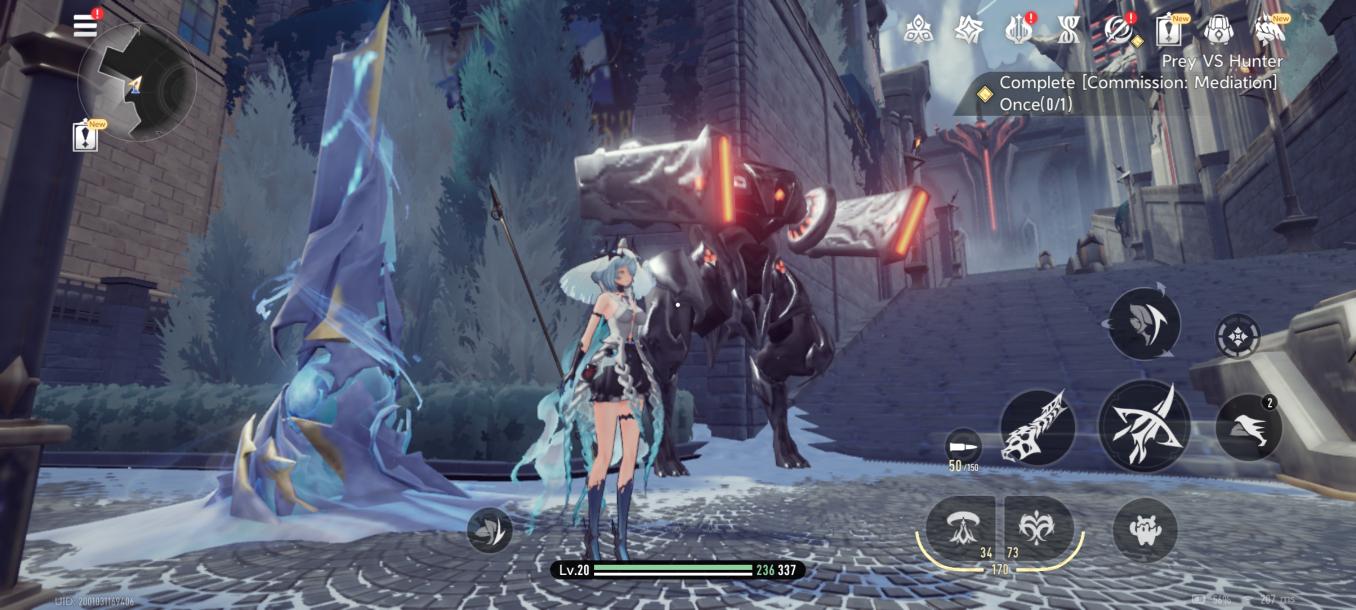Viewport: 1356px width, 610px height.
Task: Use the dash skill showing 2 charges
Action: coord(1248,428)
